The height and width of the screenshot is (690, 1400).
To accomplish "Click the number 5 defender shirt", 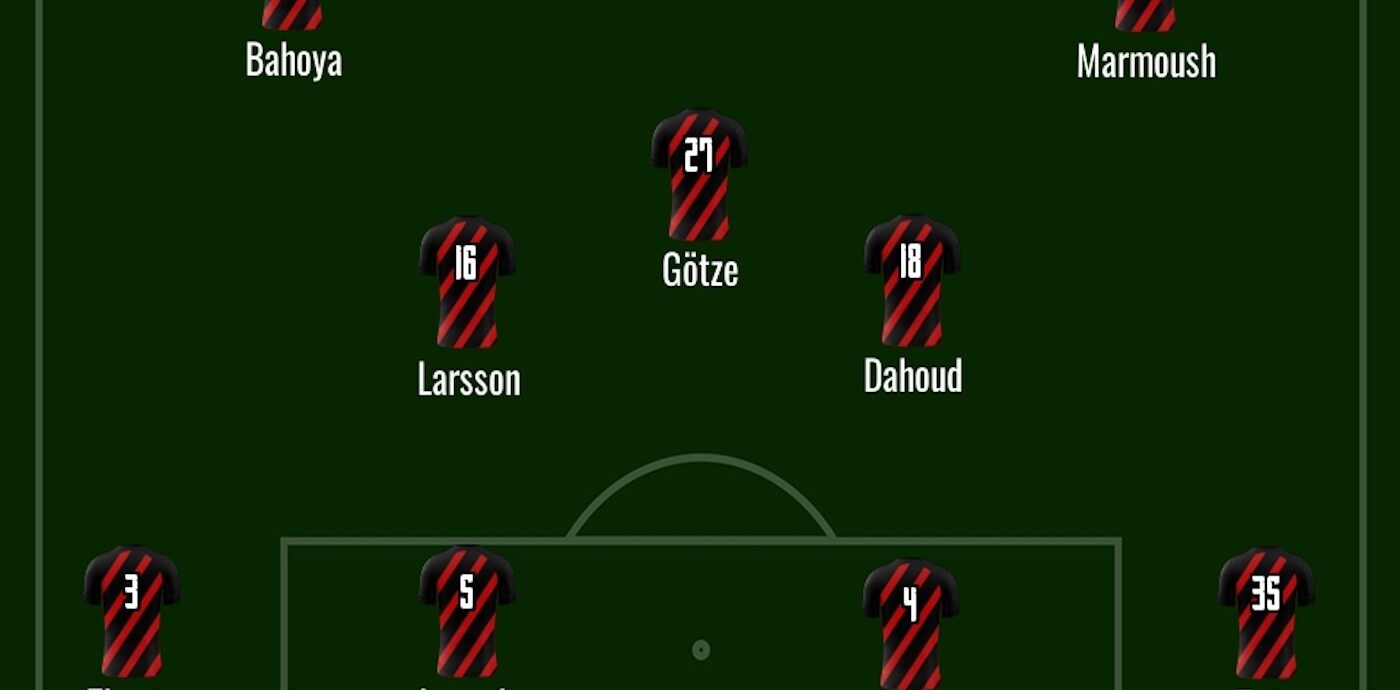I will point(467,611).
